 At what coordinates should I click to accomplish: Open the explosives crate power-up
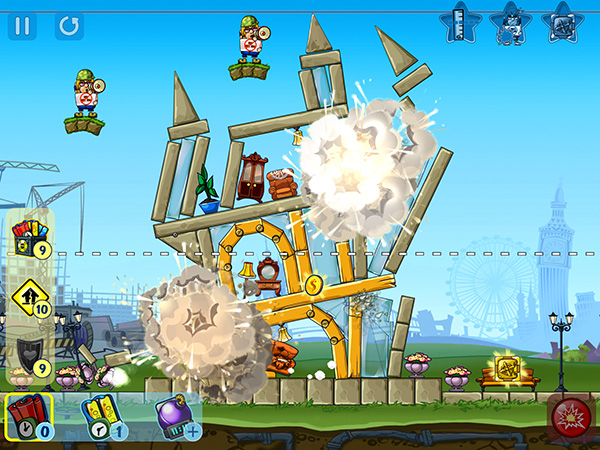(x=29, y=240)
